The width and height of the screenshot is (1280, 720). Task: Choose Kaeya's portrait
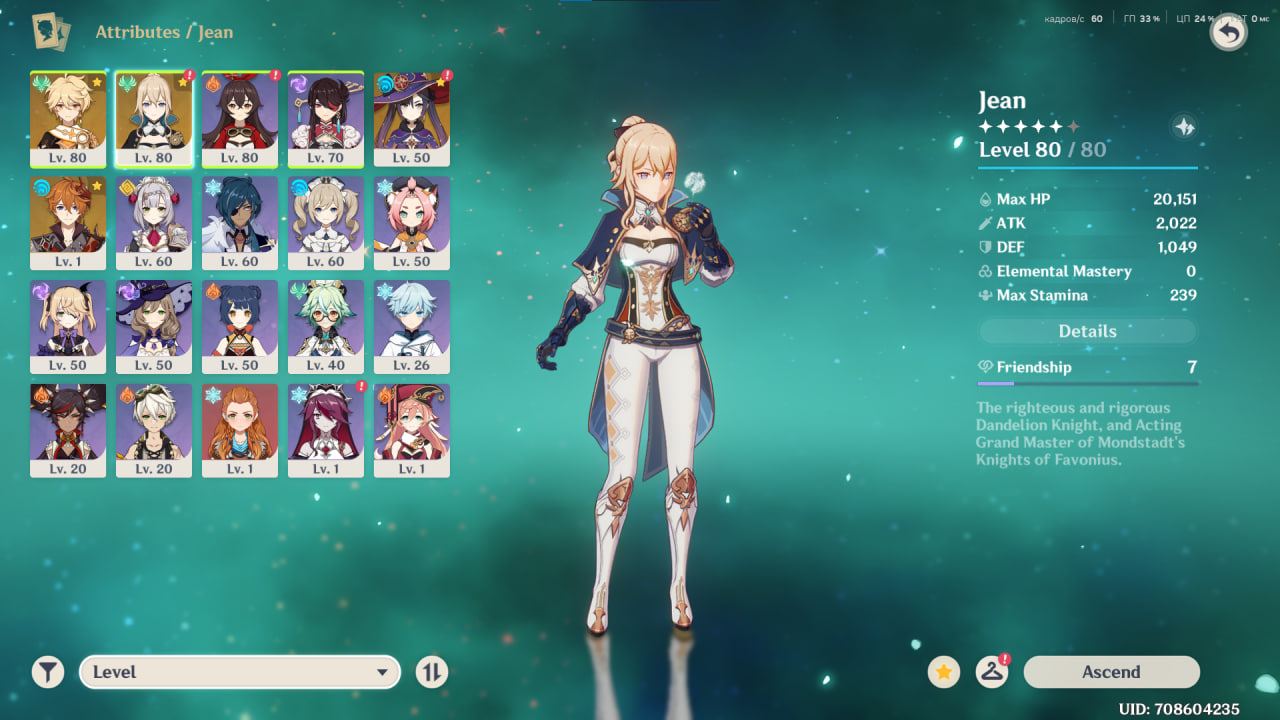click(240, 222)
